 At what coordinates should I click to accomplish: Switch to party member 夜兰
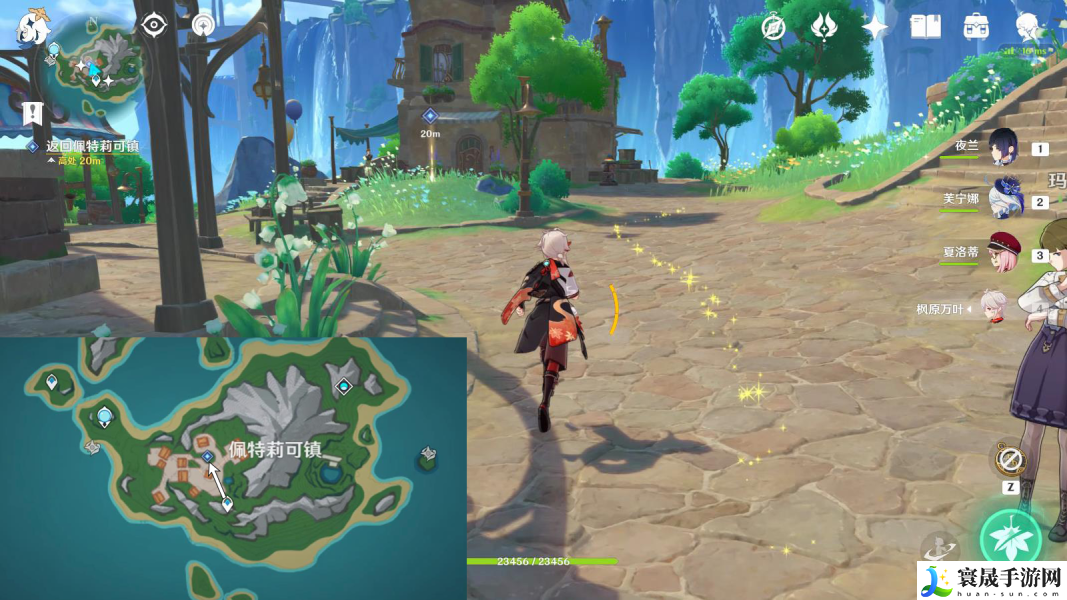point(1003,148)
